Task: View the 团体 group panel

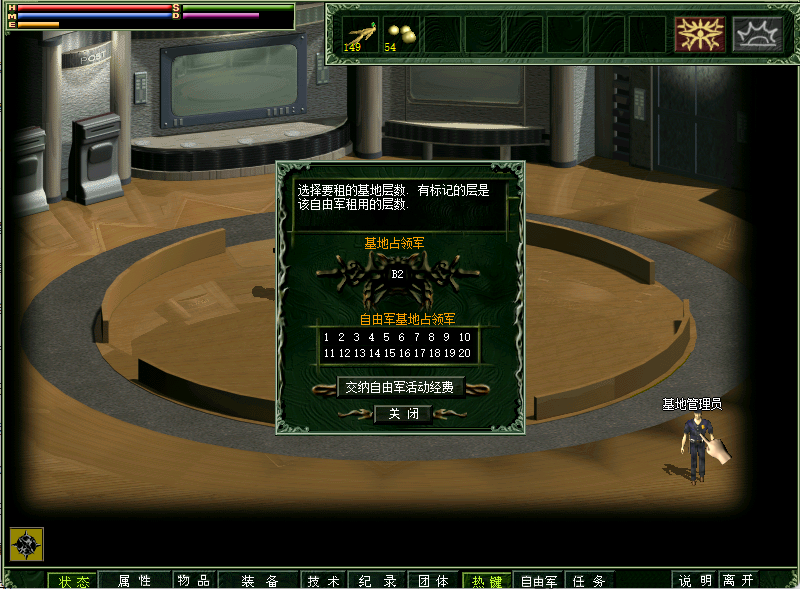Action: [433, 580]
